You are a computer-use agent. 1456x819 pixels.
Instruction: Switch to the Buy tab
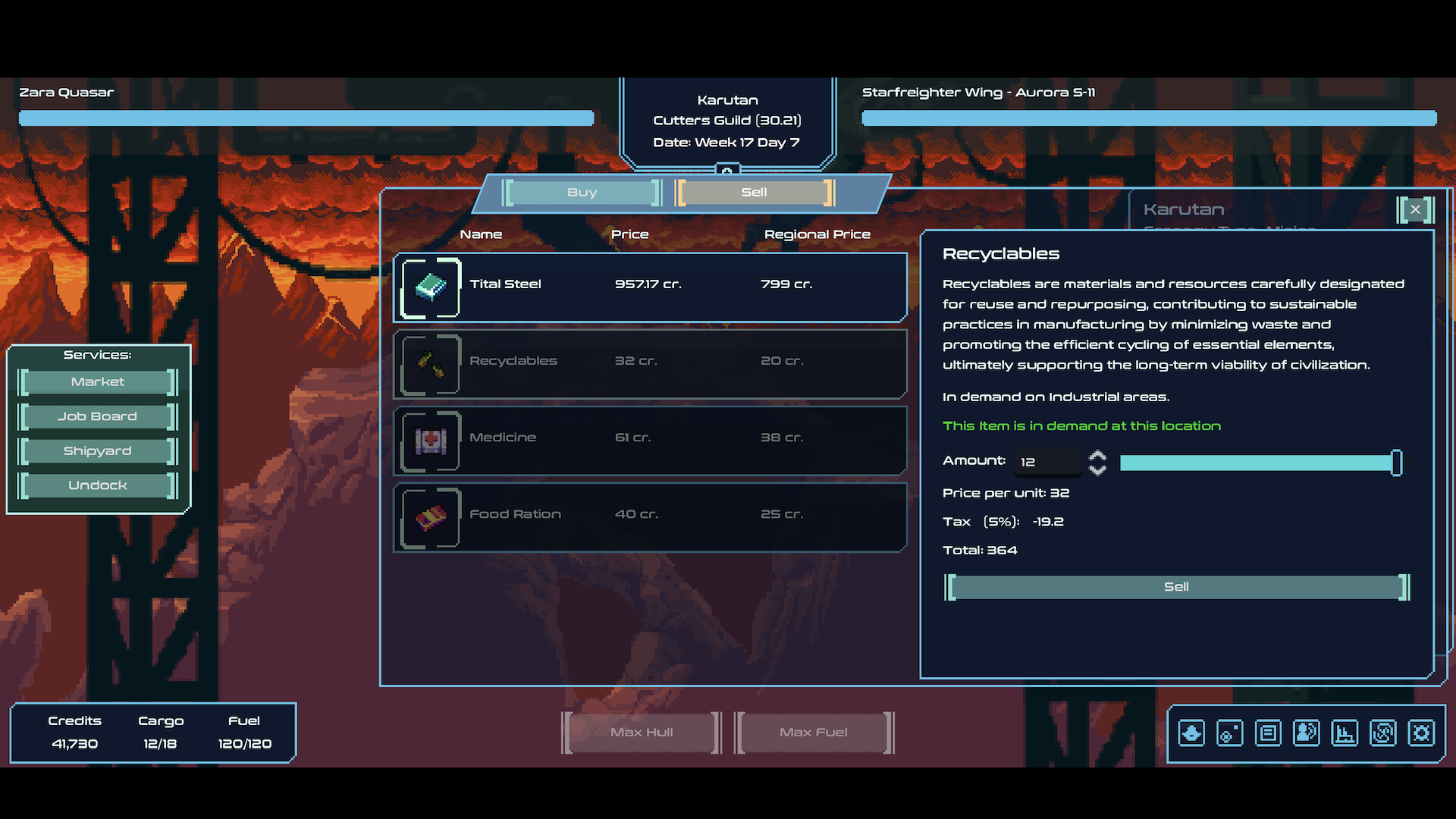coord(582,192)
